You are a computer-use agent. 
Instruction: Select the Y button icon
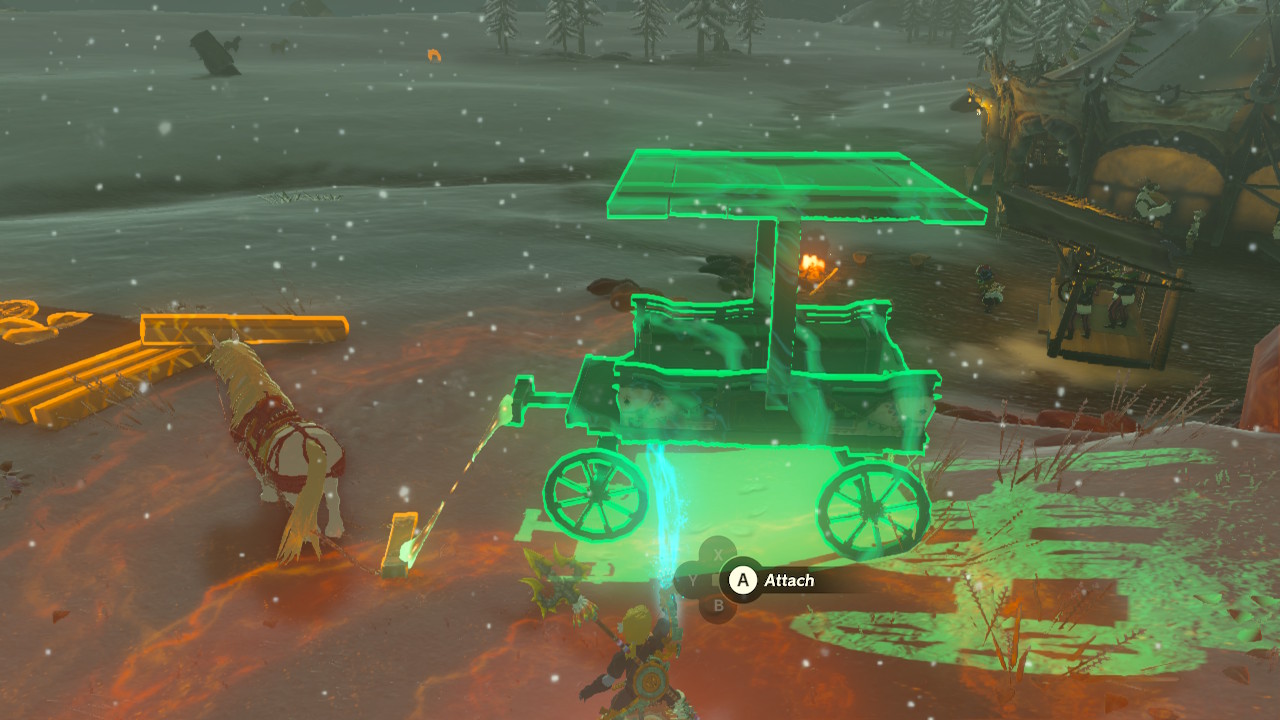[x=692, y=579]
